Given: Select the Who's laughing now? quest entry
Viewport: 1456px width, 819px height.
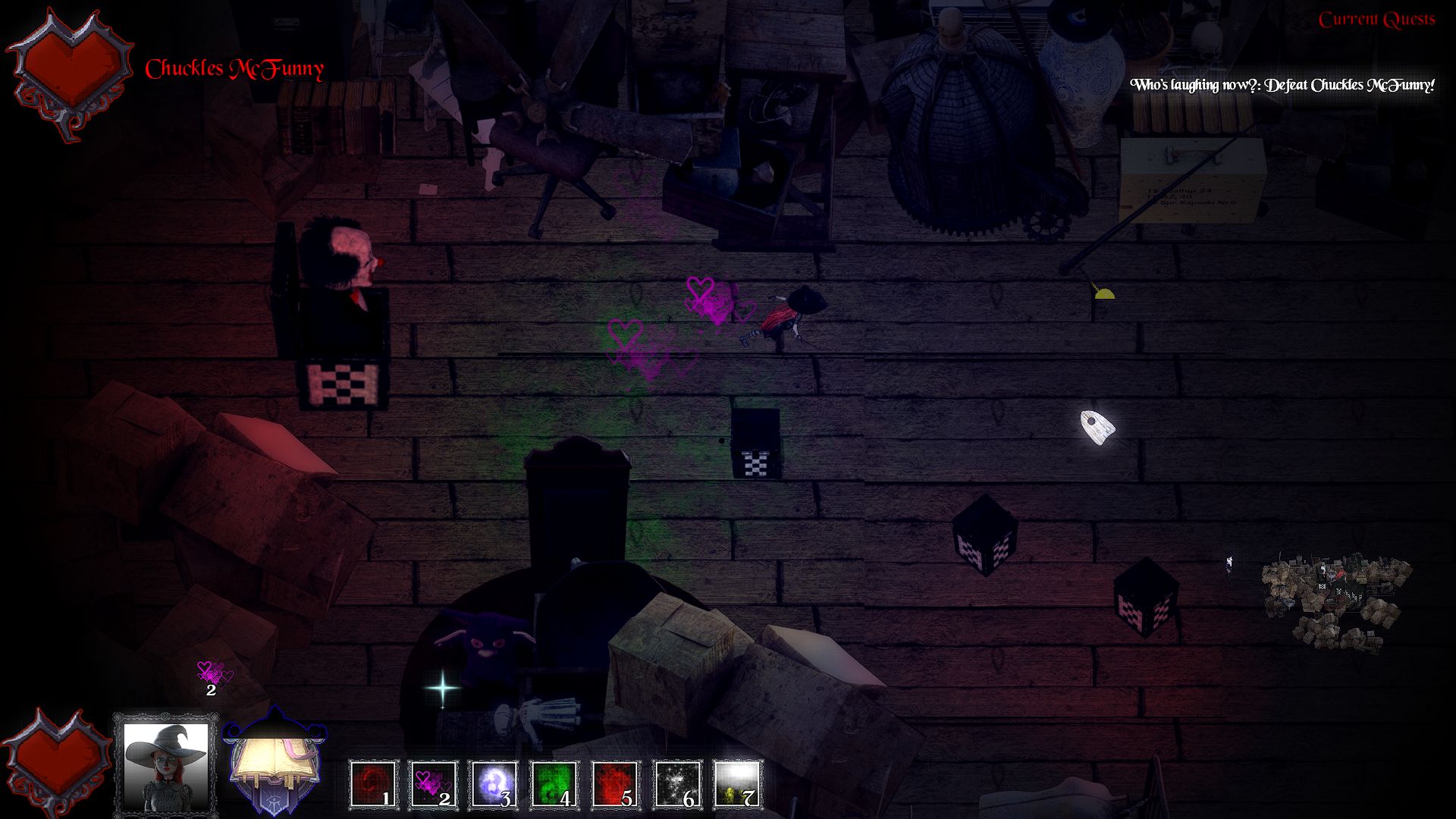Looking at the screenshot, I should point(1282,85).
